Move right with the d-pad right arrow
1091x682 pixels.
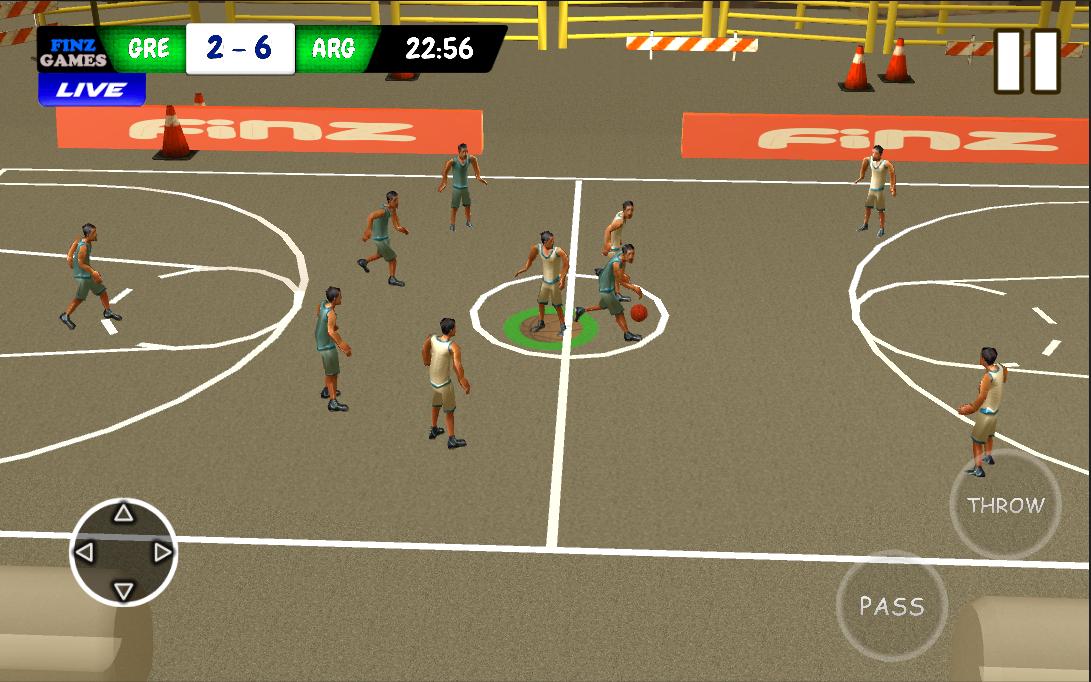point(162,552)
